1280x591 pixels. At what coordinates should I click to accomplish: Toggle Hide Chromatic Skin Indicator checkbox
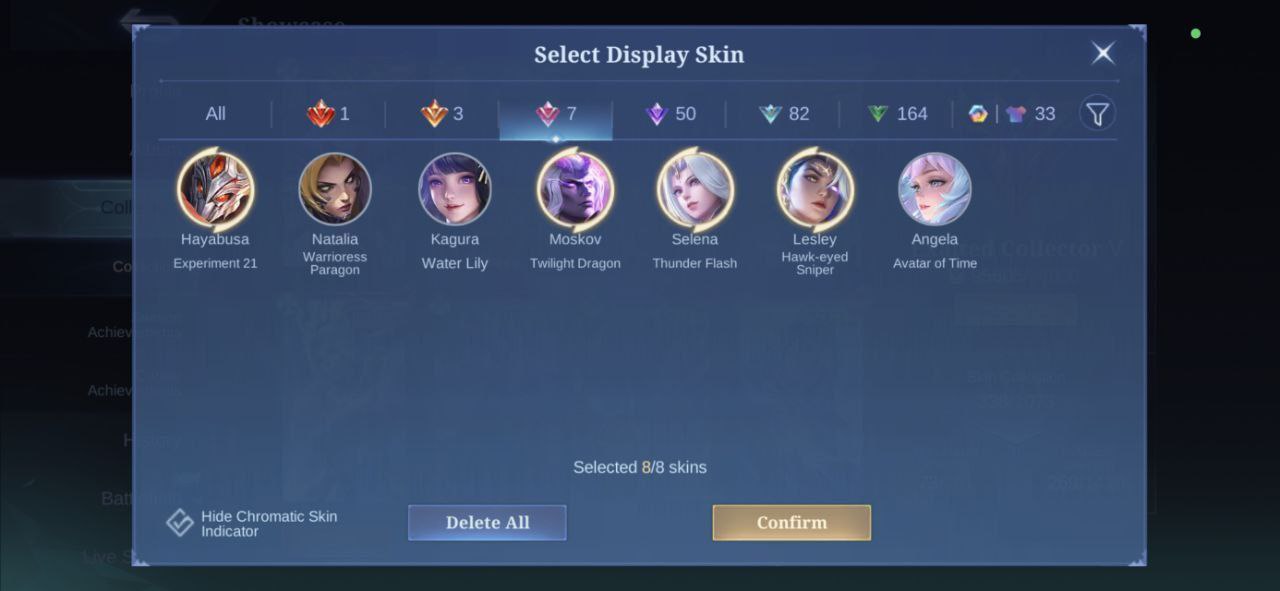180,523
